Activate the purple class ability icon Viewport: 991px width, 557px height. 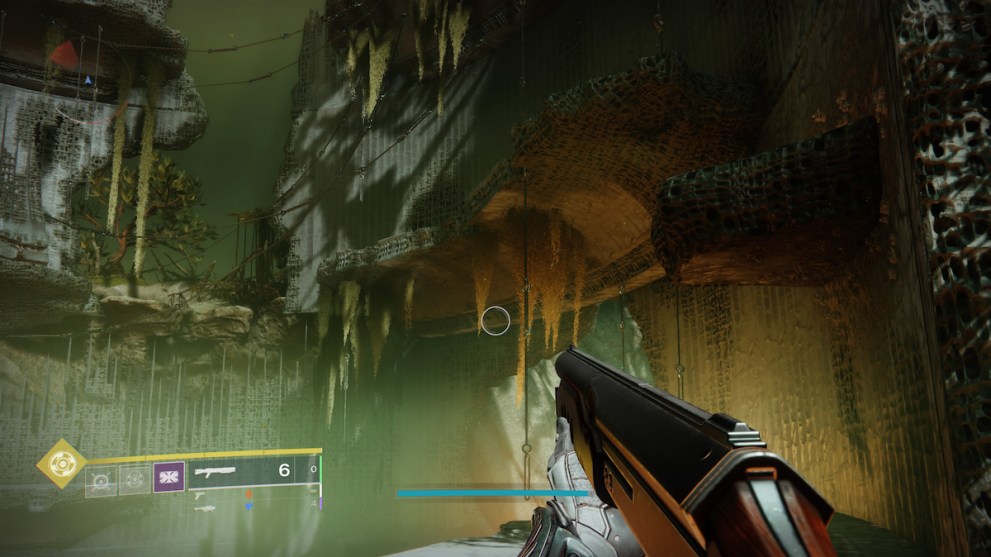(167, 478)
